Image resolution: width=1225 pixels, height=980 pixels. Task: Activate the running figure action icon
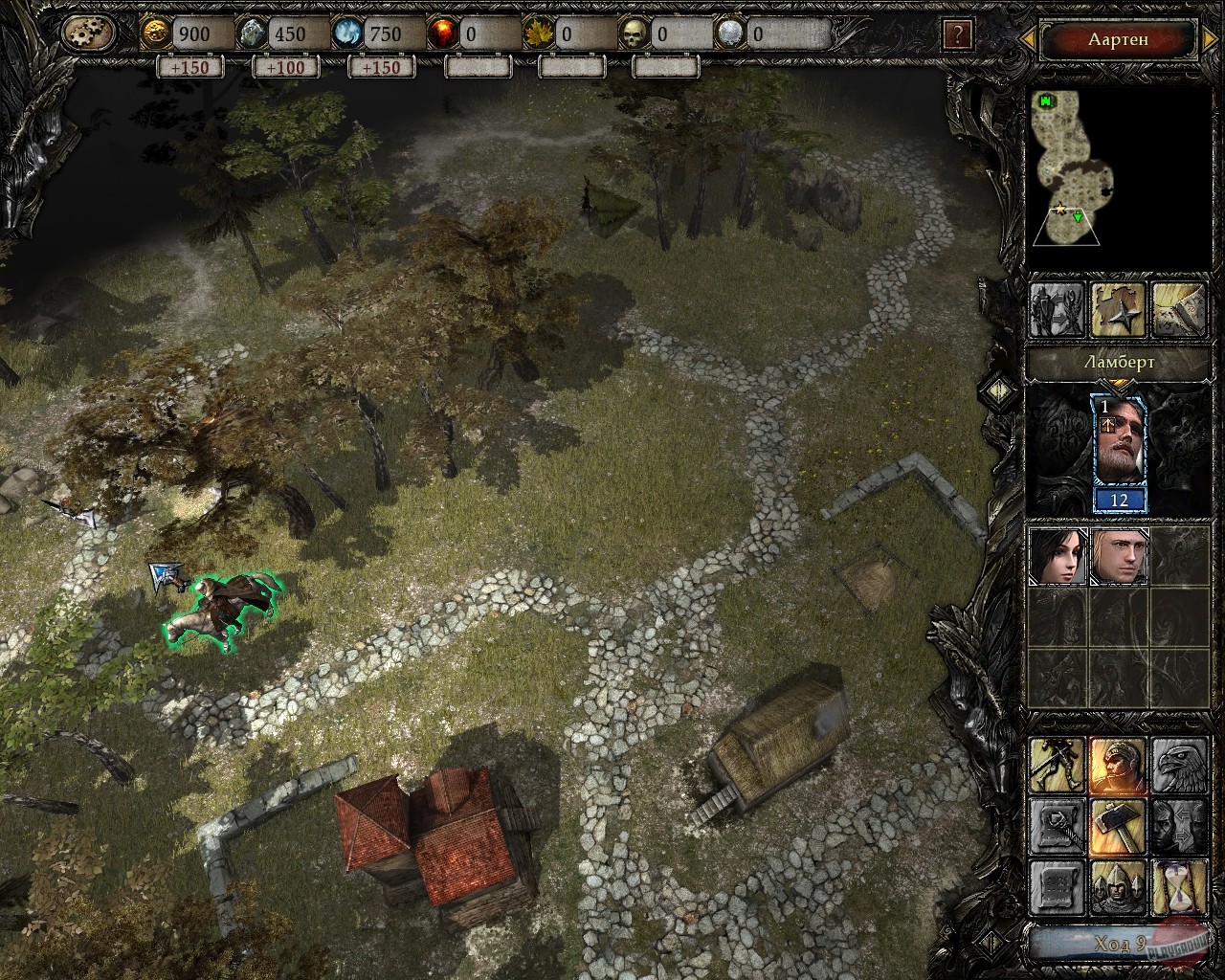(x=1058, y=765)
